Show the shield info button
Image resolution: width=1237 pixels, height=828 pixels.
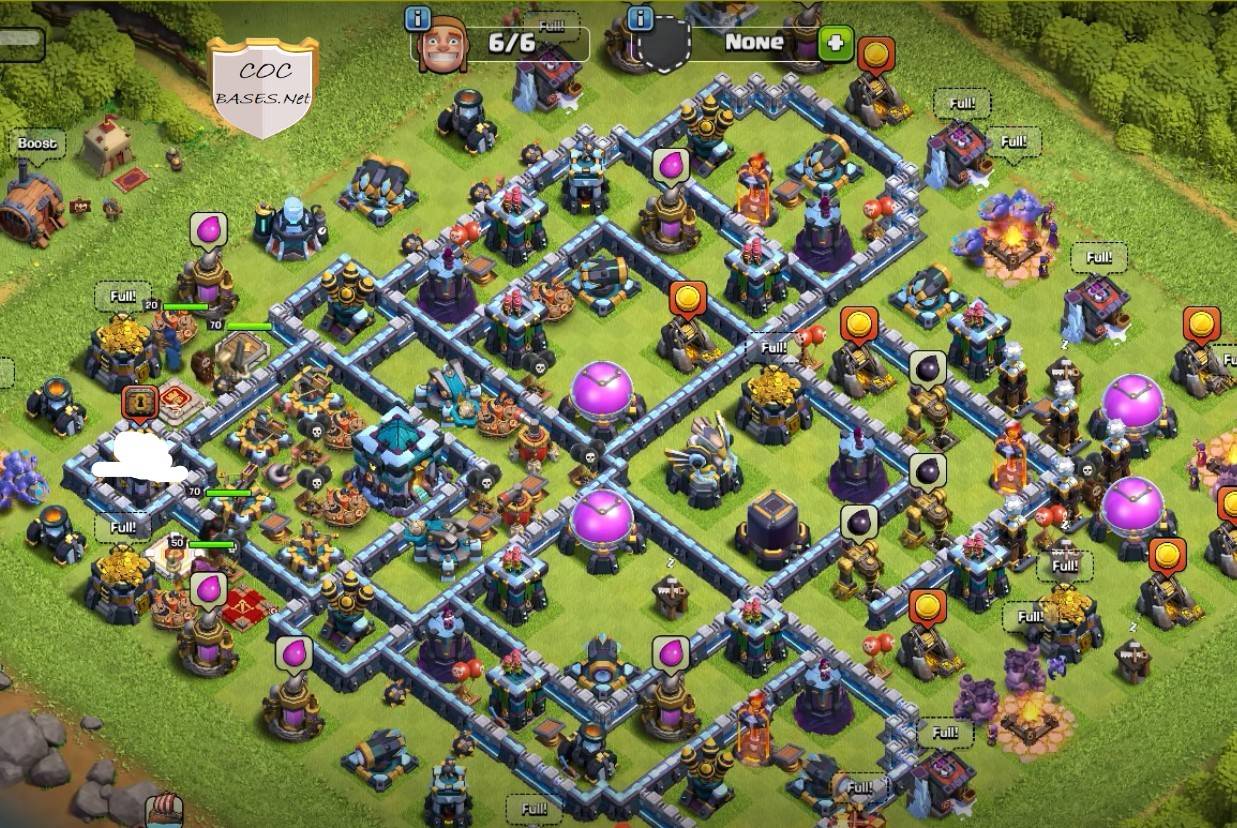641,18
